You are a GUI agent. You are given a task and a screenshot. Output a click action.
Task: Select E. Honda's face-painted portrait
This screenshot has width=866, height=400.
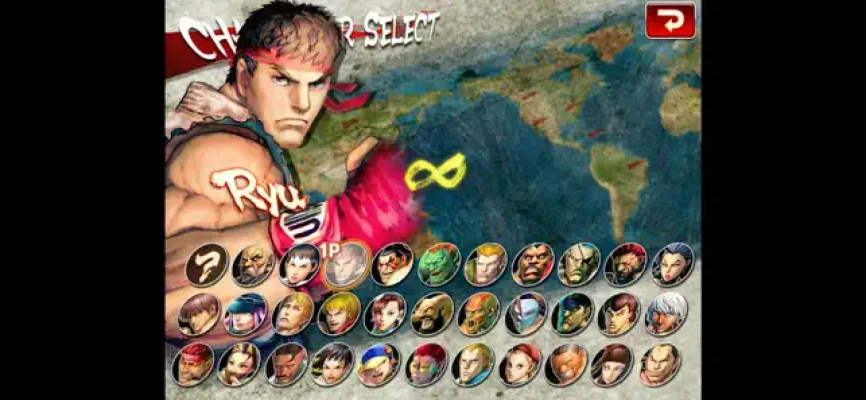click(x=392, y=266)
